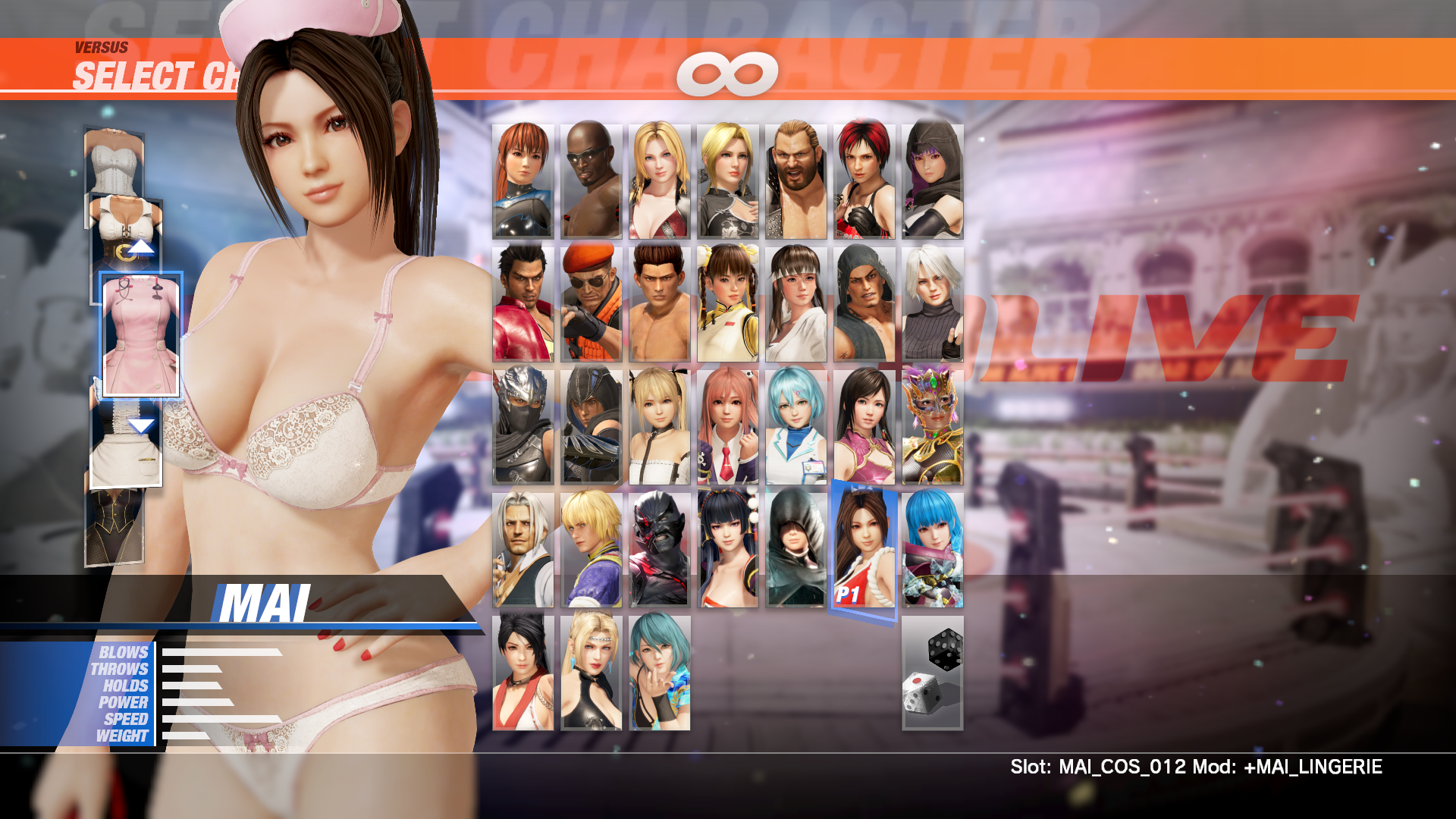Select the orange-haired Kasumi portrait
This screenshot has width=1456, height=819.
522,181
